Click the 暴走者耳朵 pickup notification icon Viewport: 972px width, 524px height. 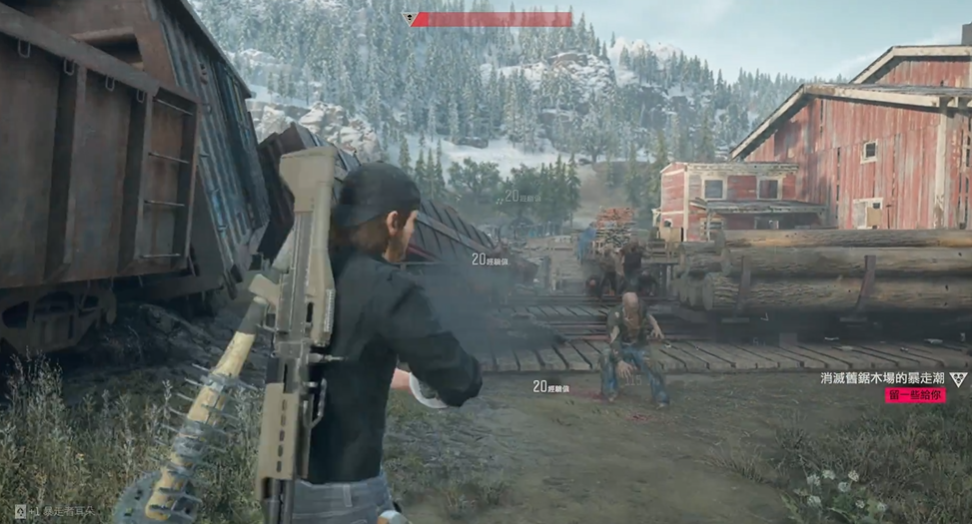20,511
